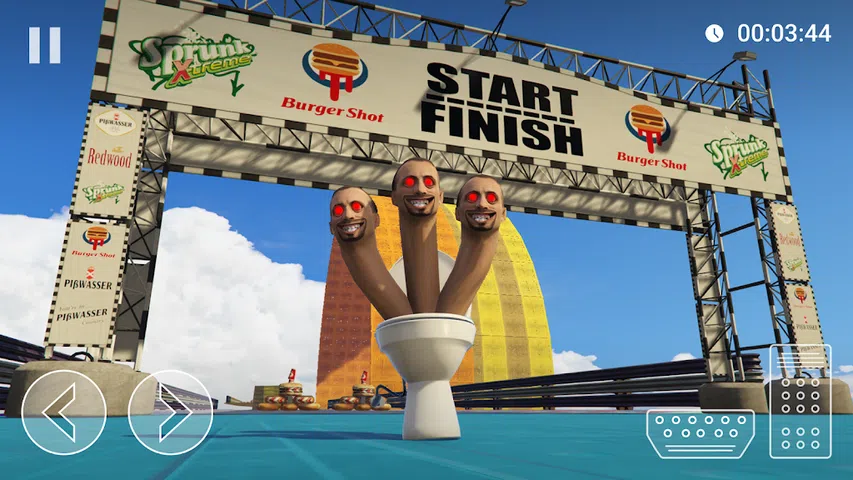
Task: Tap the brake pedal
Action: pos(700,434)
